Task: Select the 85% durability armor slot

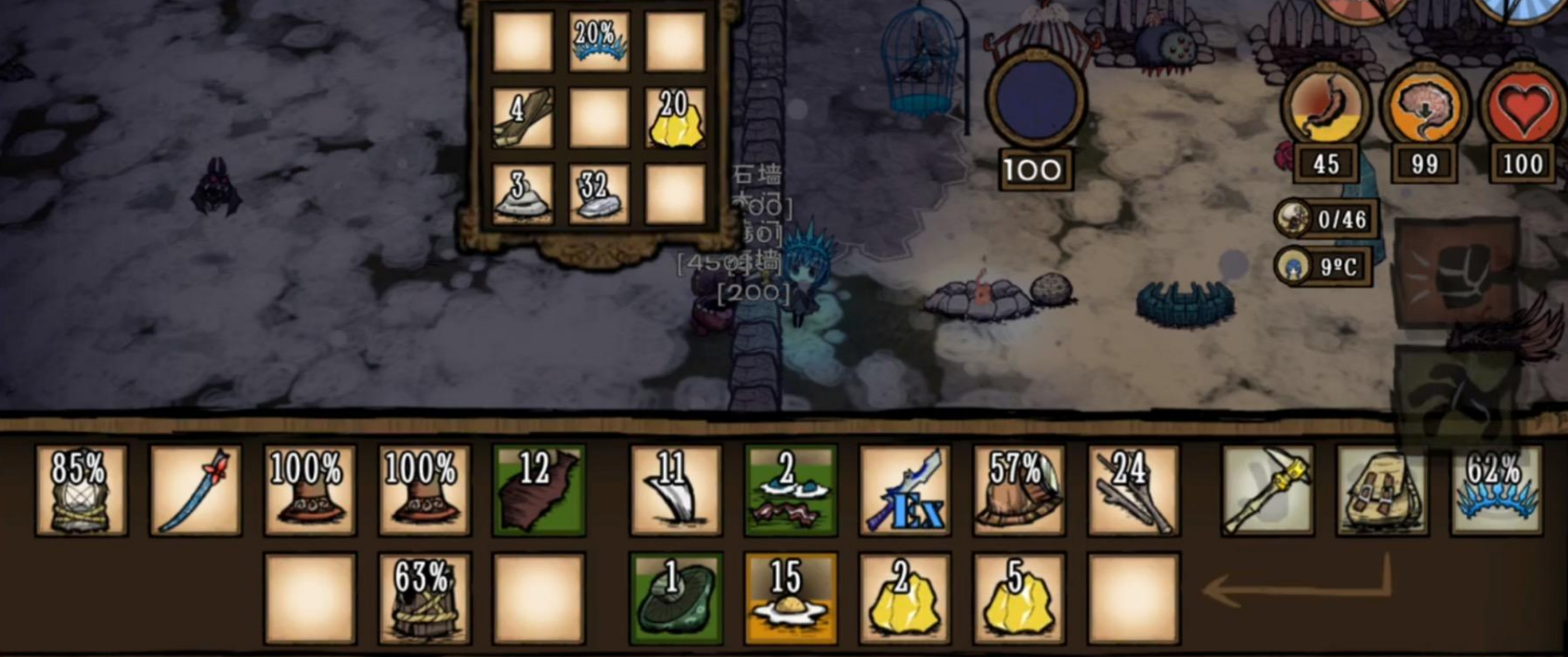Action: pos(81,490)
